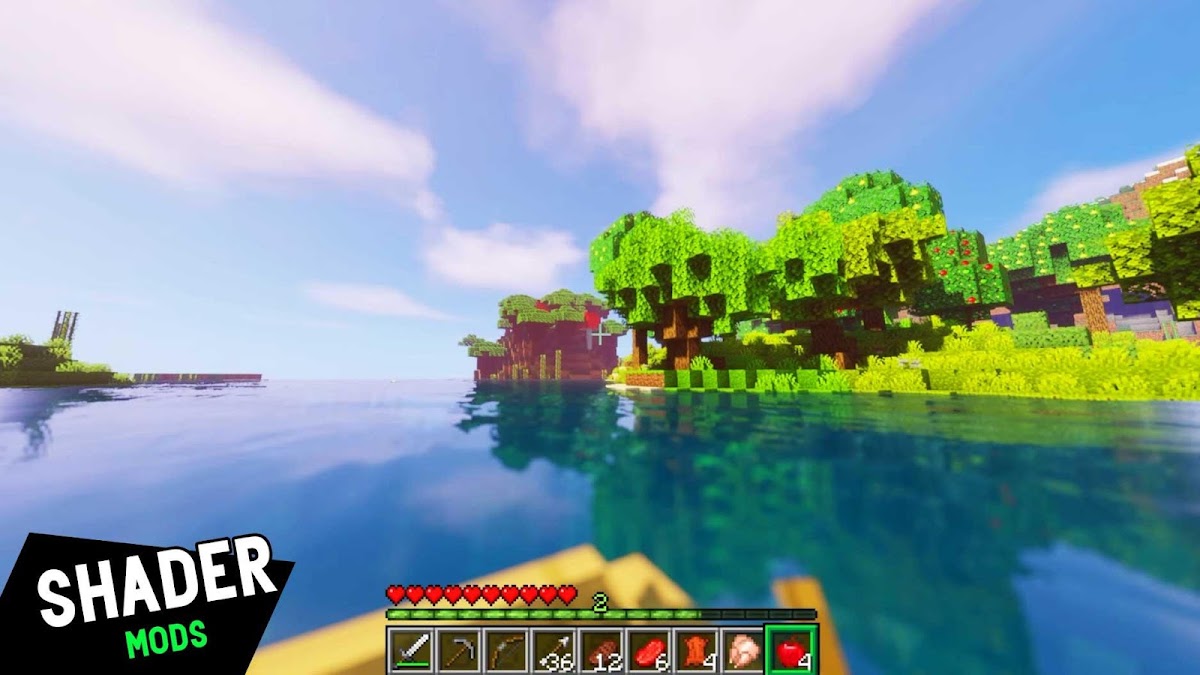The image size is (1200, 675).
Task: Select the raw beef slot
Action: [648, 651]
